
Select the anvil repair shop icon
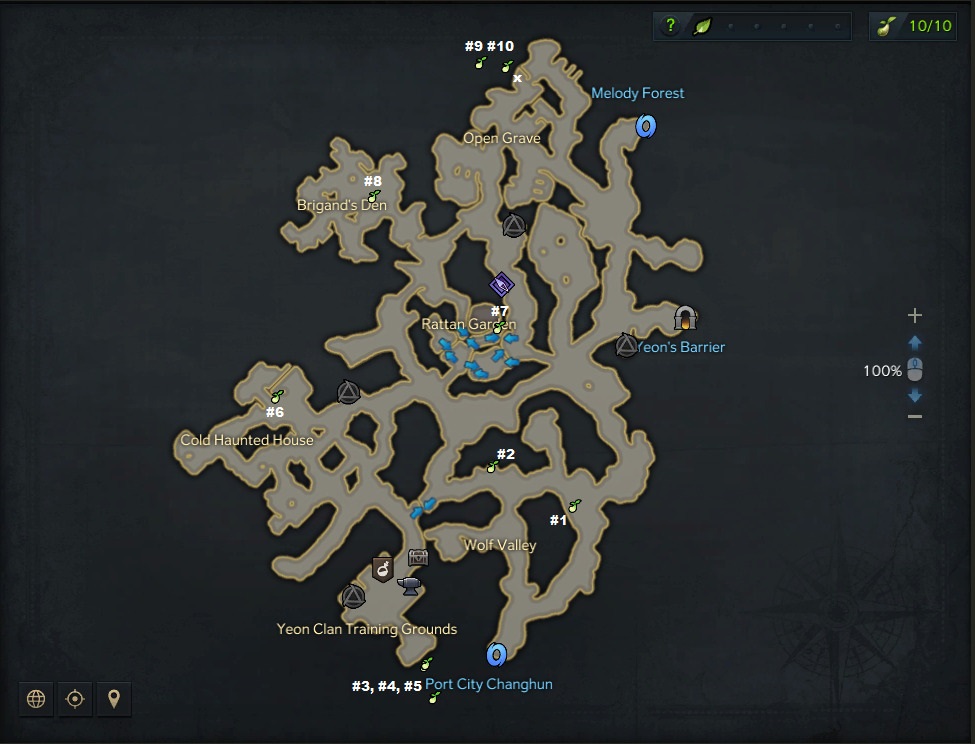(409, 586)
